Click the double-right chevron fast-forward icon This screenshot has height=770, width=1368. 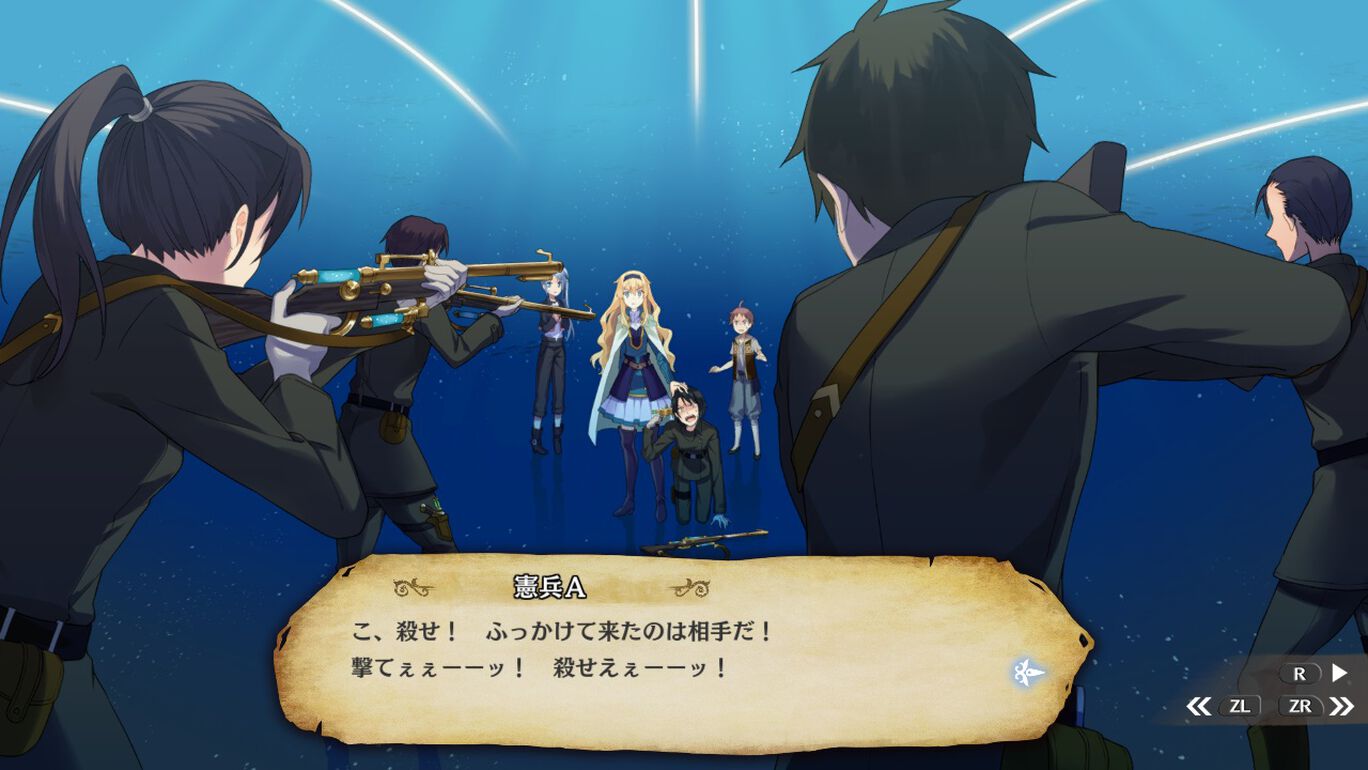pos(1339,706)
